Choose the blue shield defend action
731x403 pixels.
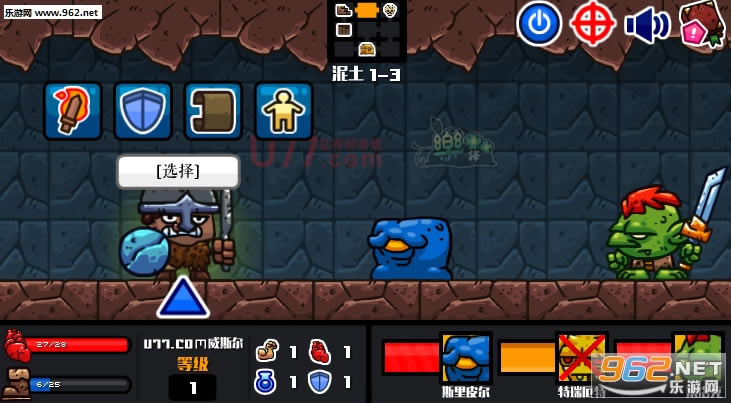tap(143, 110)
